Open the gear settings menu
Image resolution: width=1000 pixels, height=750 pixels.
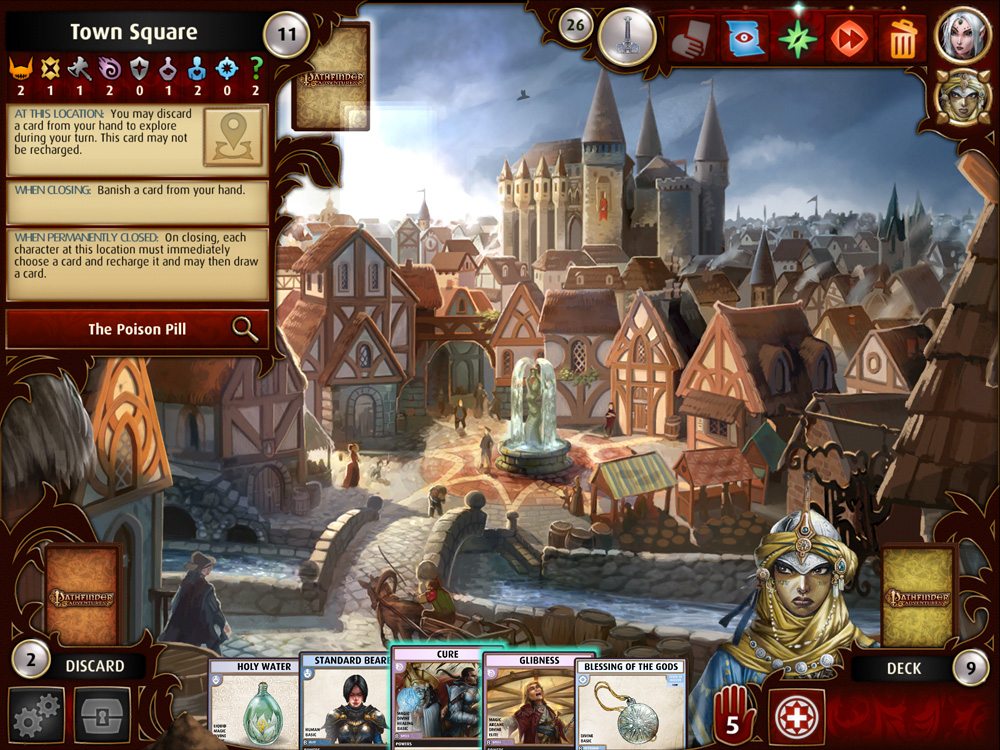[37, 714]
